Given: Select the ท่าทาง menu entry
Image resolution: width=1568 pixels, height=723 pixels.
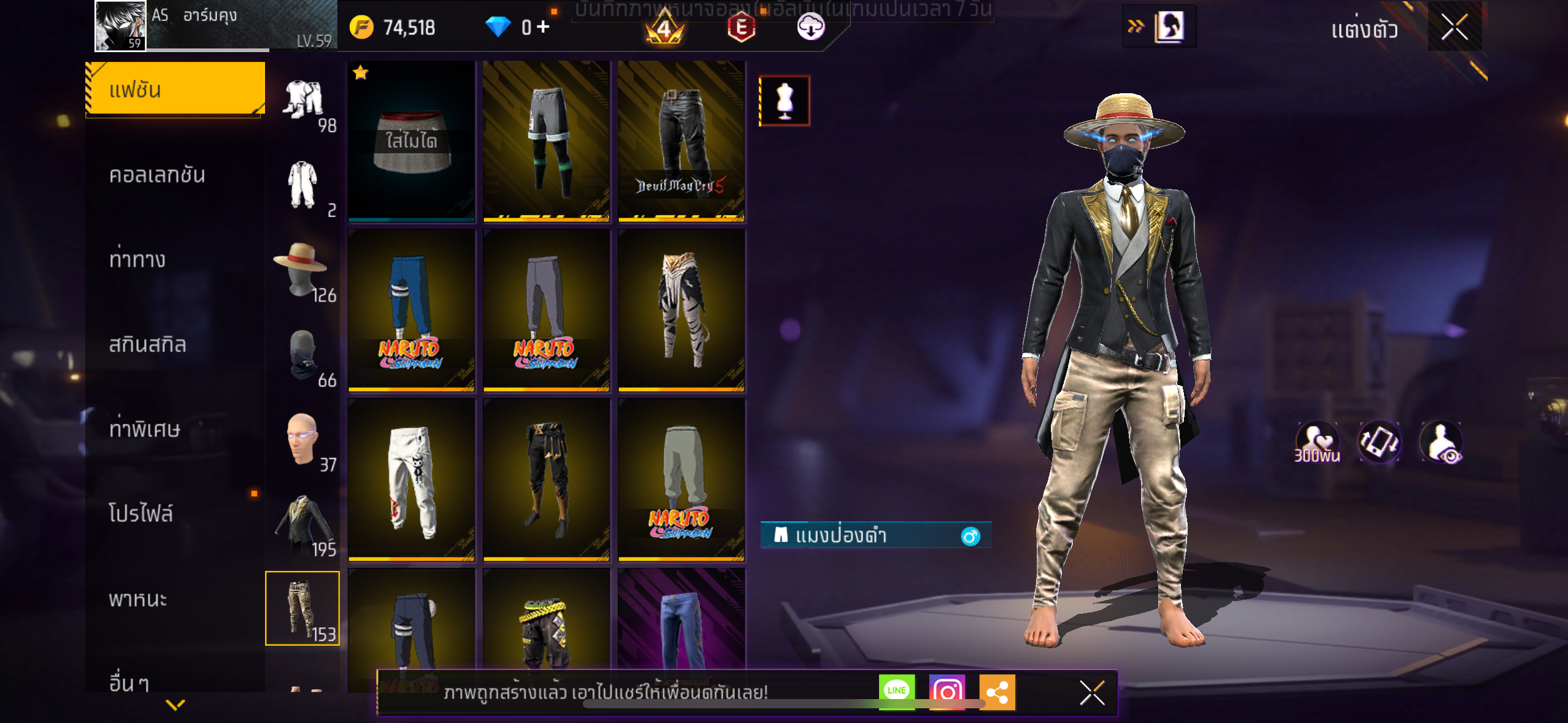Looking at the screenshot, I should click(137, 259).
